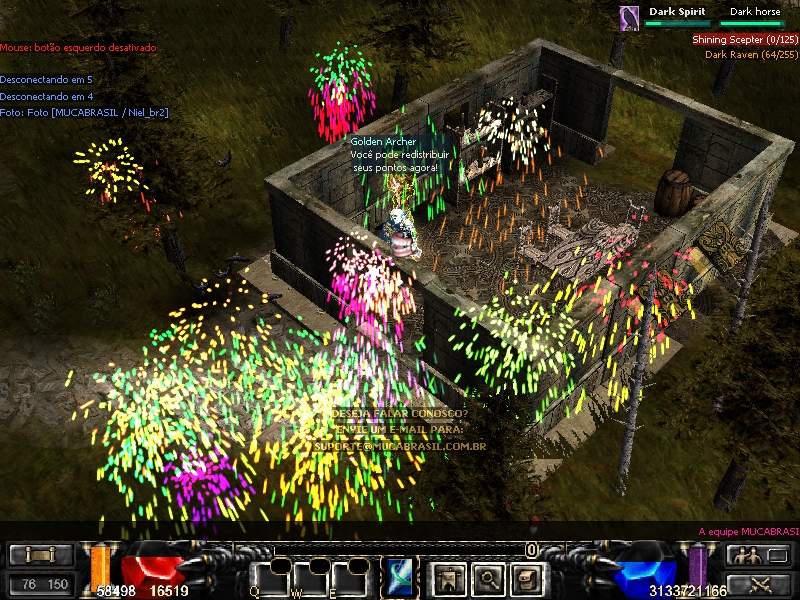Open the inventory chest button

(x=526, y=578)
